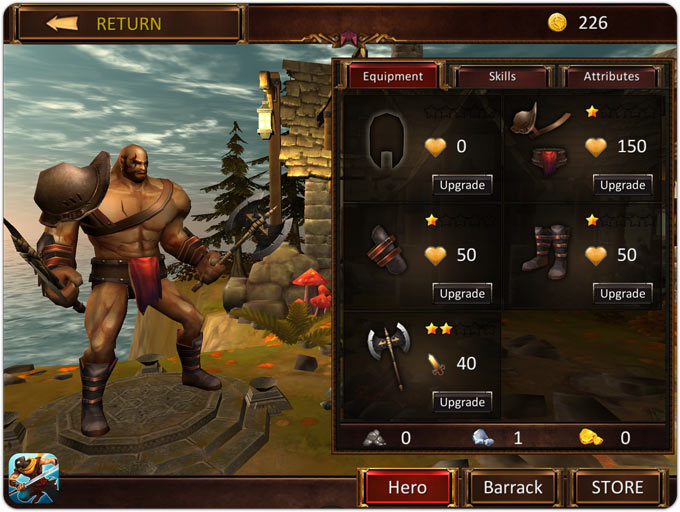Select the battle axe weapon icon
Image resolution: width=680 pixels, height=512 pixels.
(x=387, y=355)
